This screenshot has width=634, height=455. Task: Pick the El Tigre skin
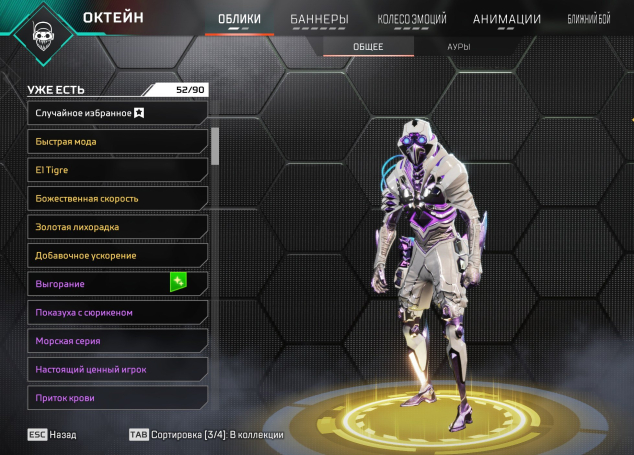click(117, 170)
